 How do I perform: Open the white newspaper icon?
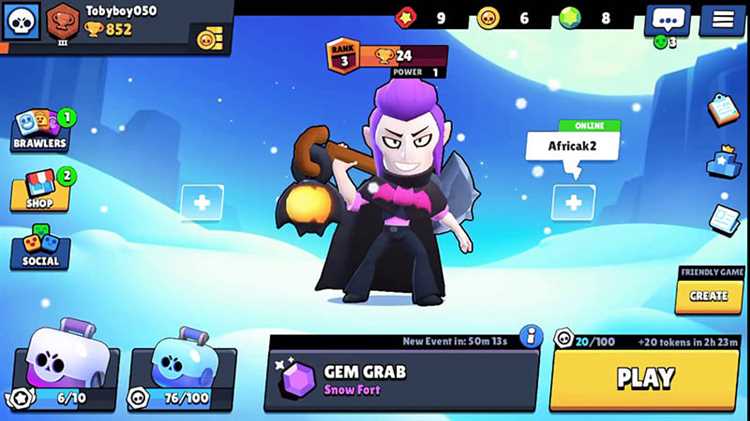coord(724,219)
